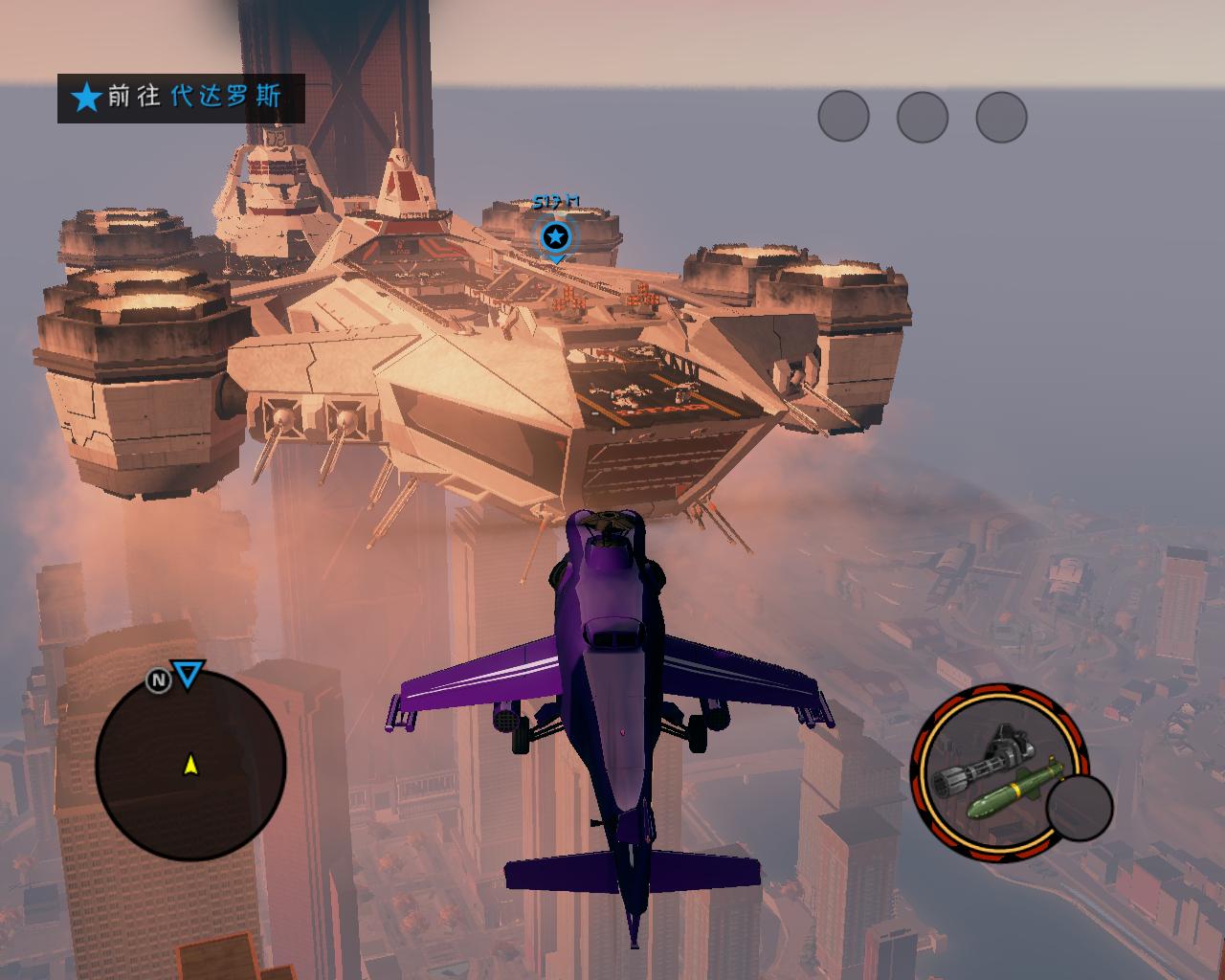The image size is (1225, 980).
Task: Select the 前往 代达罗斯 objective tracker
Action: [x=181, y=98]
